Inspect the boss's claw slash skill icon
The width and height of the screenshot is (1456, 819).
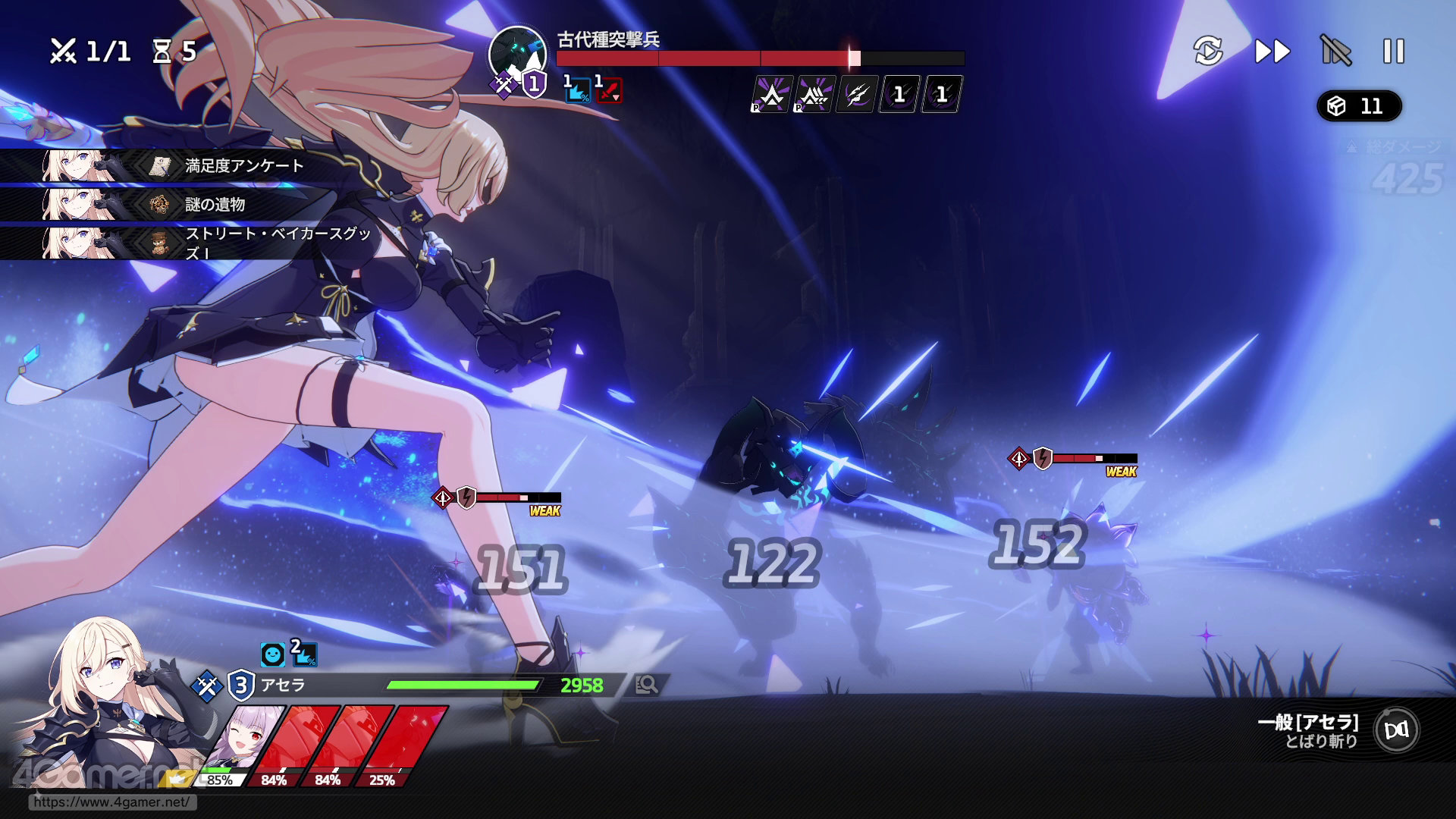(857, 95)
